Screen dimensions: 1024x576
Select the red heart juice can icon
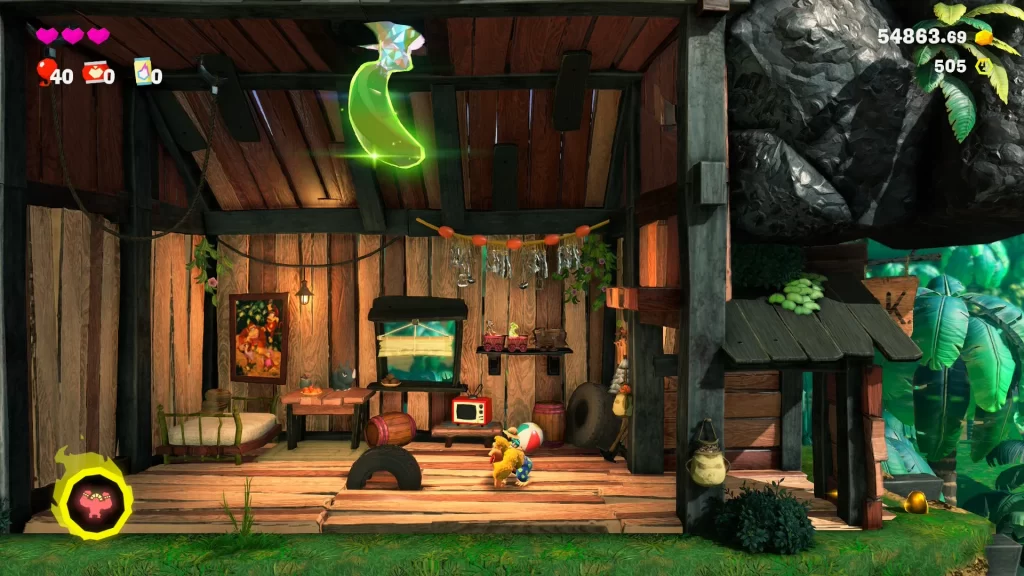95,71
